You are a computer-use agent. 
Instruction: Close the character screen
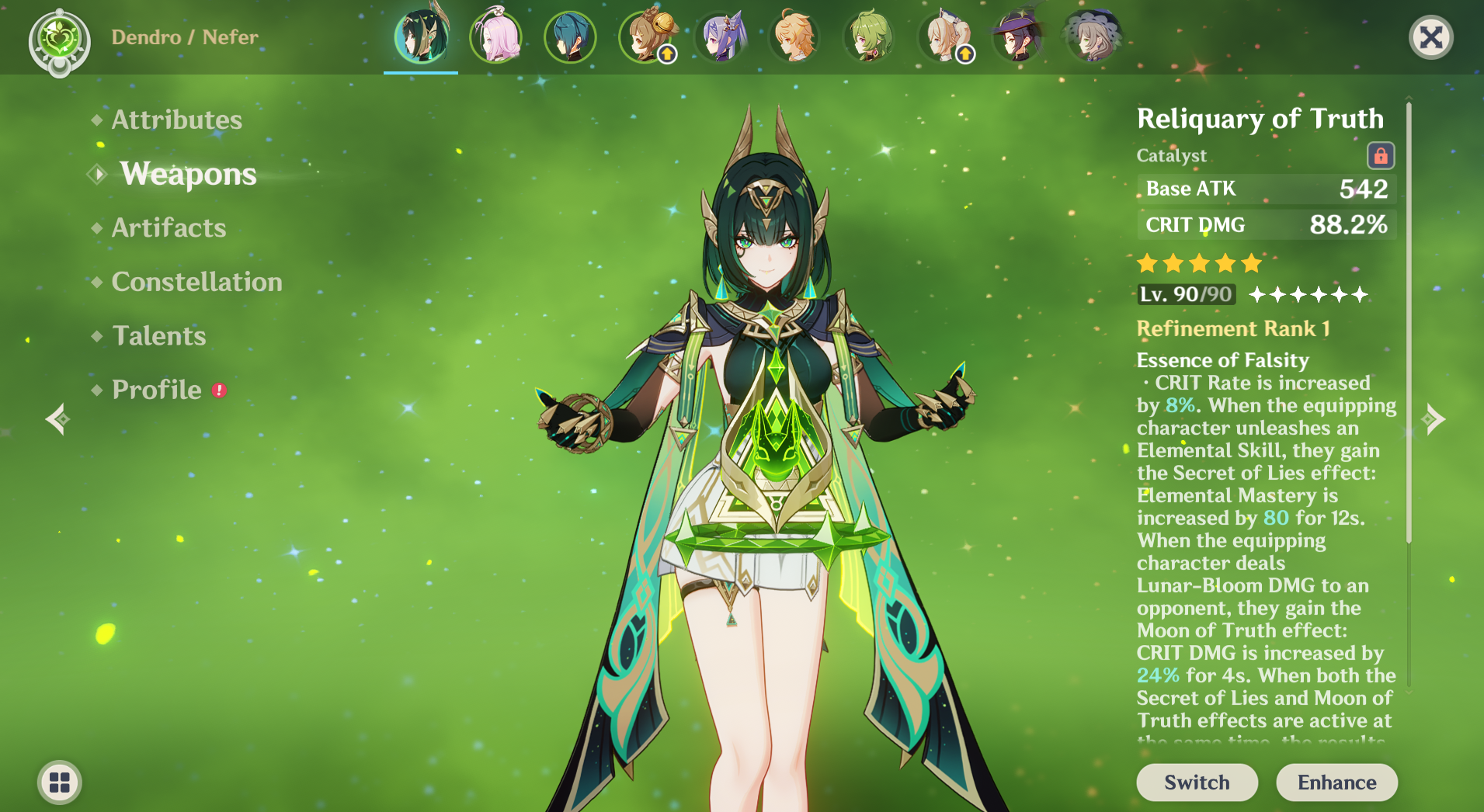[x=1430, y=37]
